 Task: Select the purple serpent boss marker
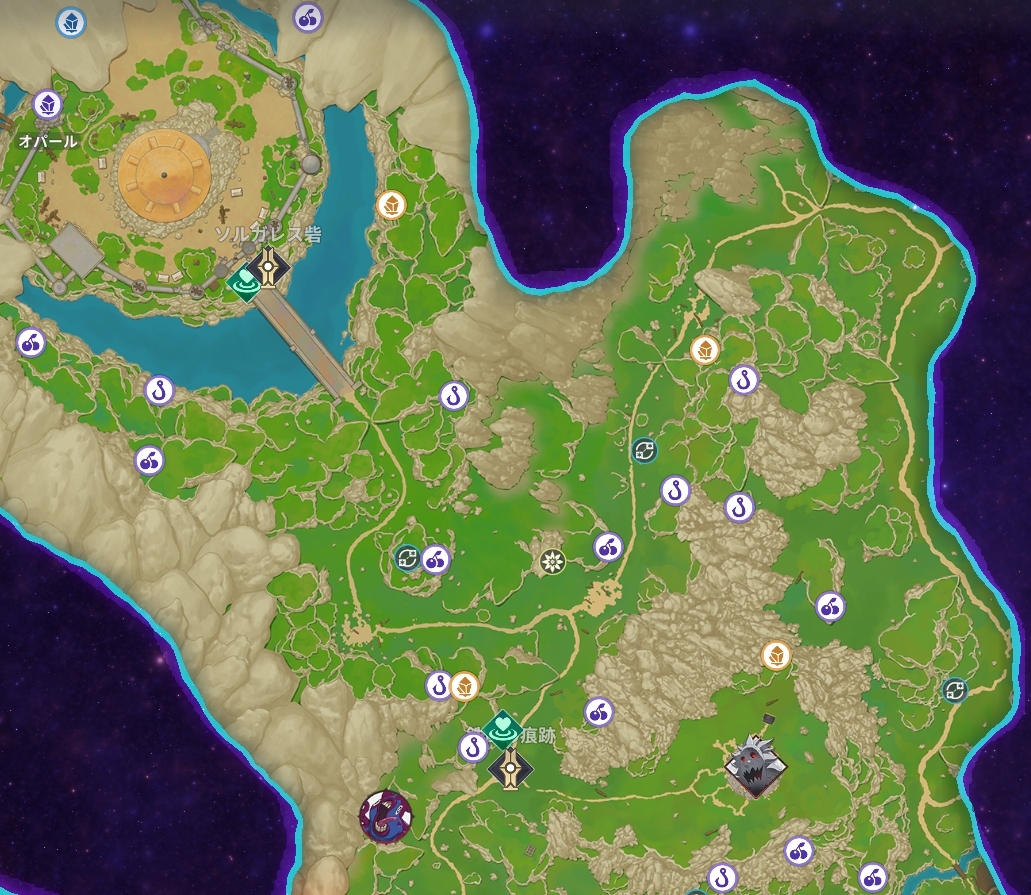[x=386, y=816]
